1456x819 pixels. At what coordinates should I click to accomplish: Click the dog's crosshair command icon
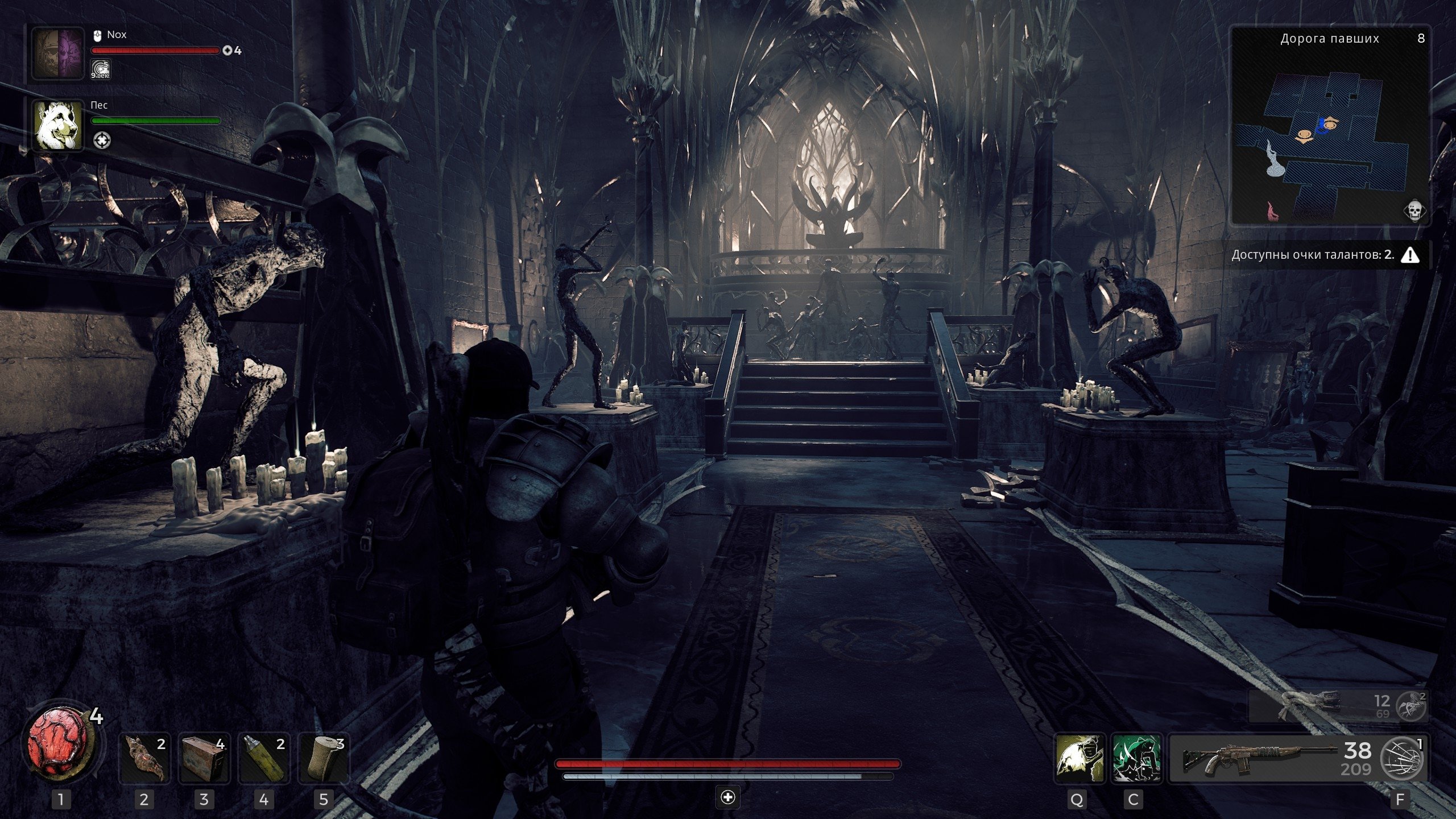(101, 140)
